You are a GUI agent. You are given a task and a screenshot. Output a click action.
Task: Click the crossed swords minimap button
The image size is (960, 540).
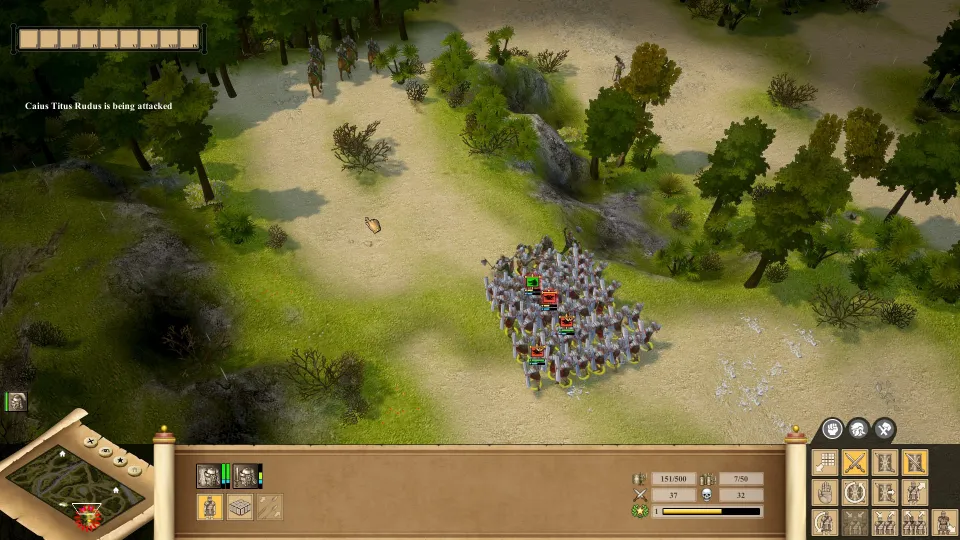click(92, 440)
